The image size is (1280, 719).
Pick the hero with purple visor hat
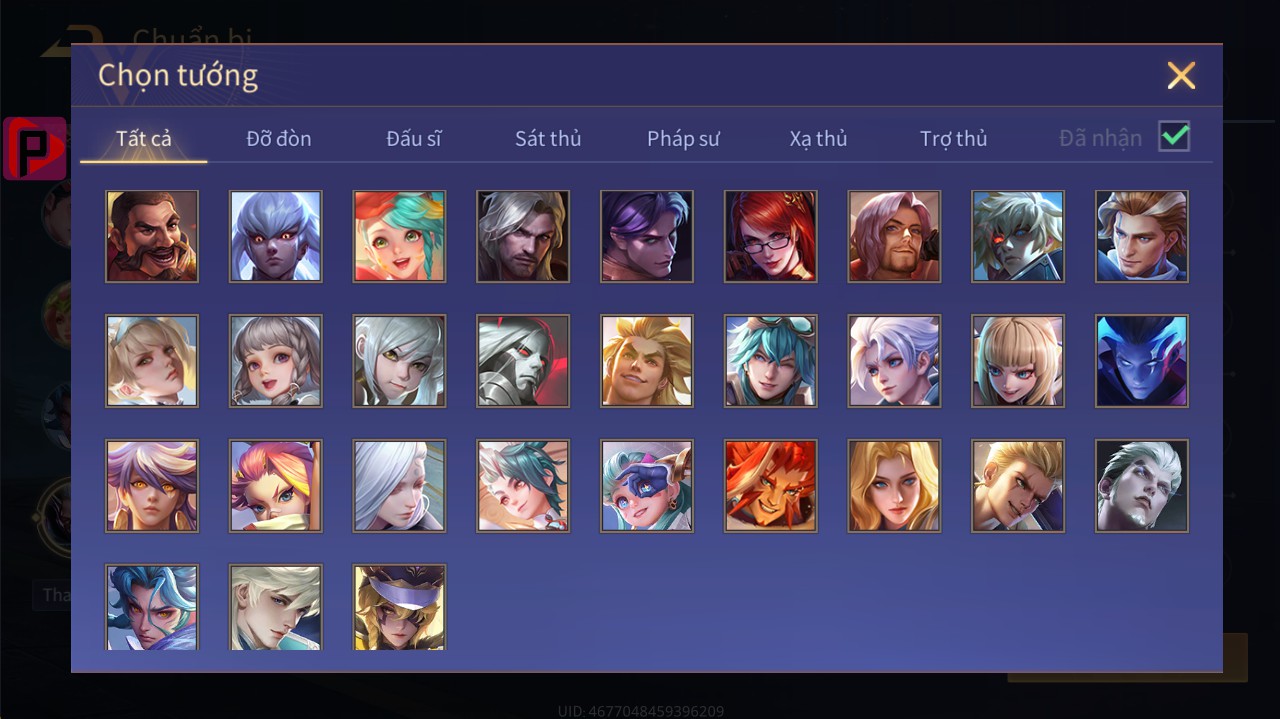pyautogui.click(x=399, y=607)
